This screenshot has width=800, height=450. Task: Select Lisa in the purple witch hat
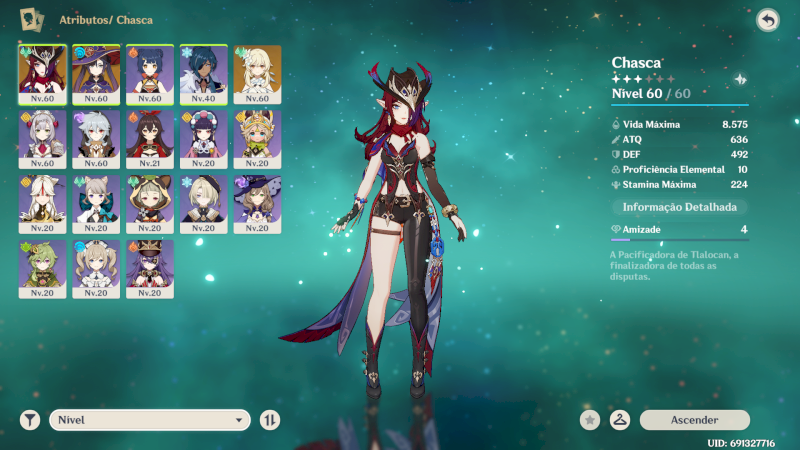pos(258,204)
